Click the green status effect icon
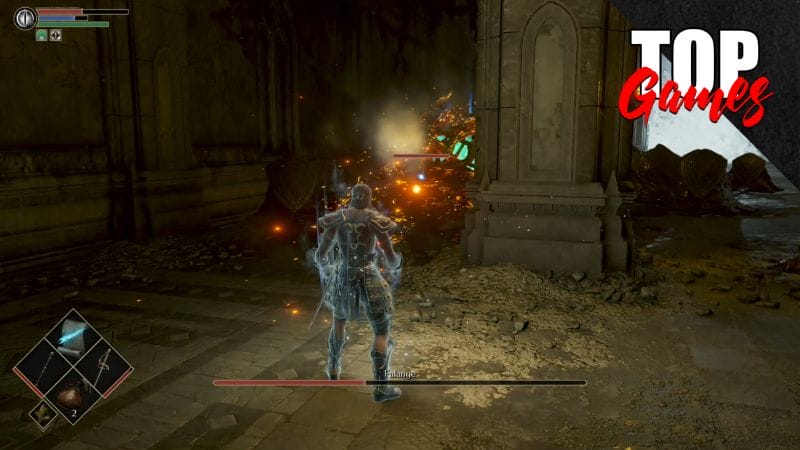 [x=42, y=35]
